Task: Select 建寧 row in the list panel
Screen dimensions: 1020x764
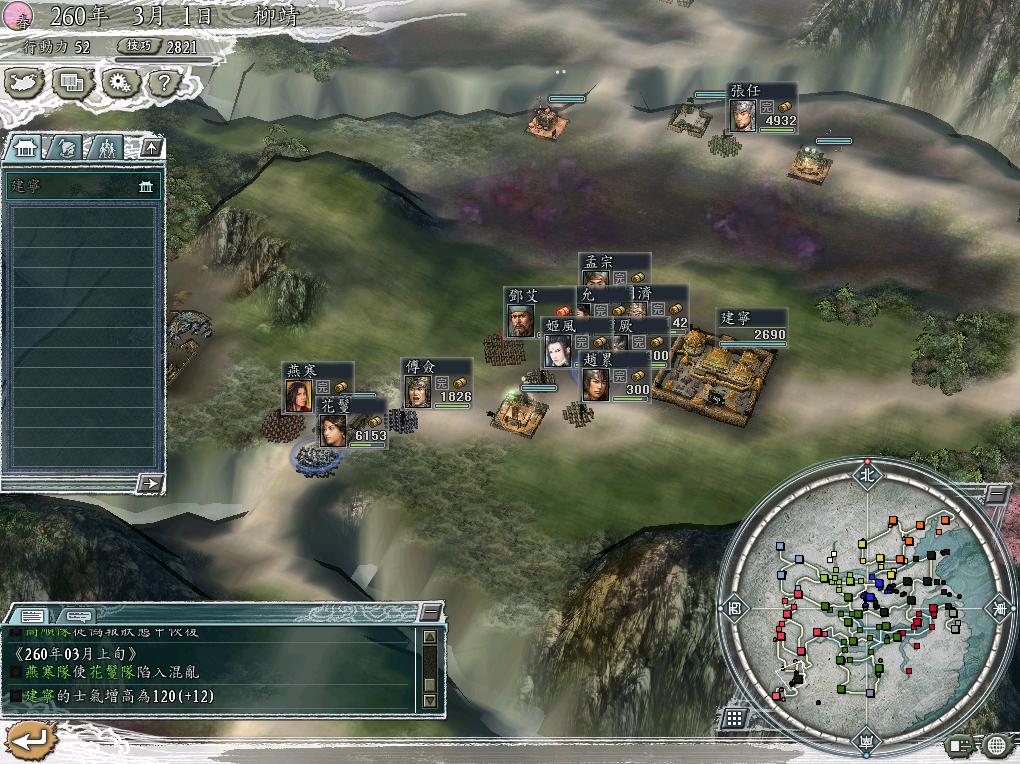Action: (82, 187)
